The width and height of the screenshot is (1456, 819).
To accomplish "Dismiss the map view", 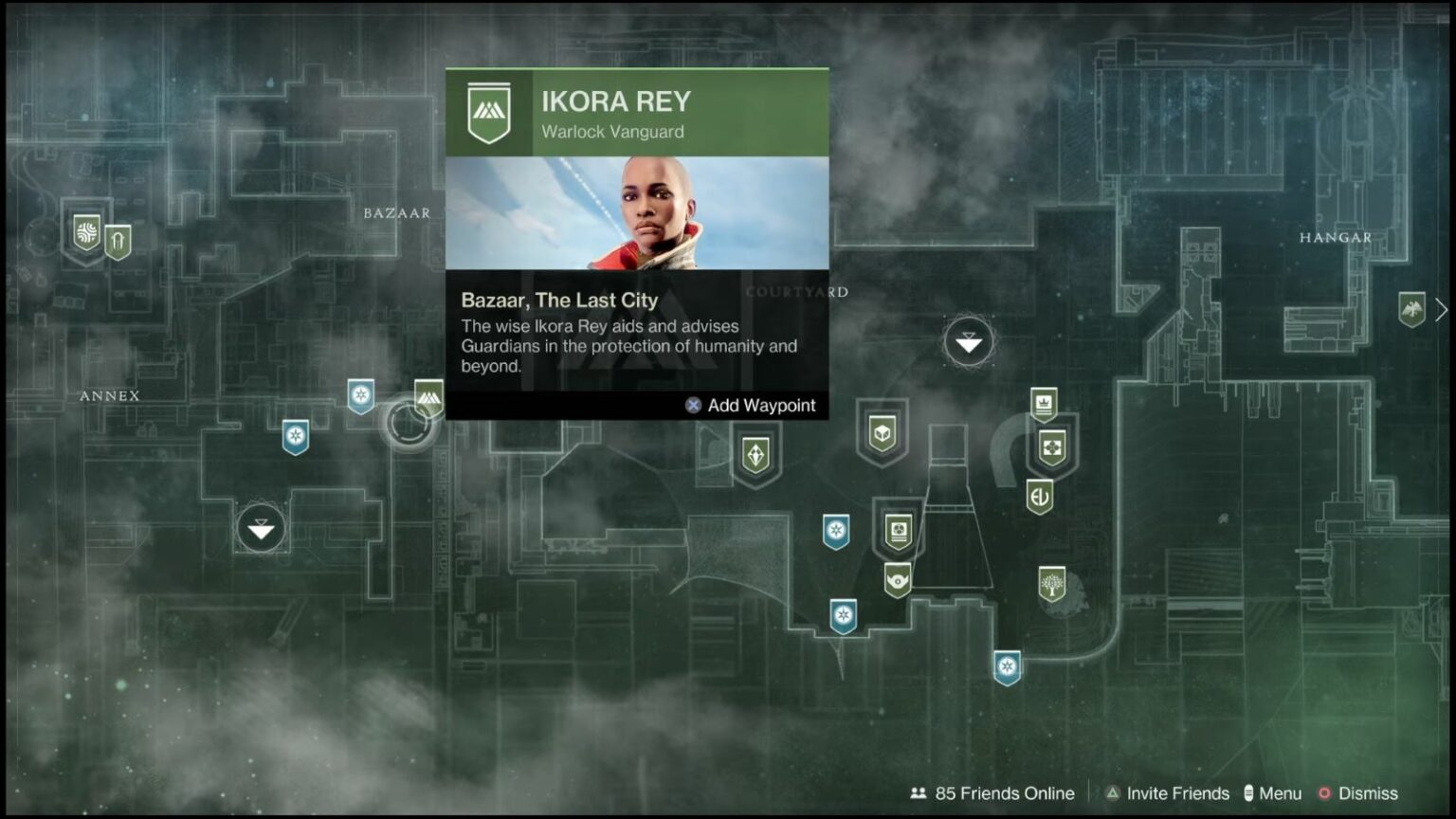I will click(x=1369, y=793).
